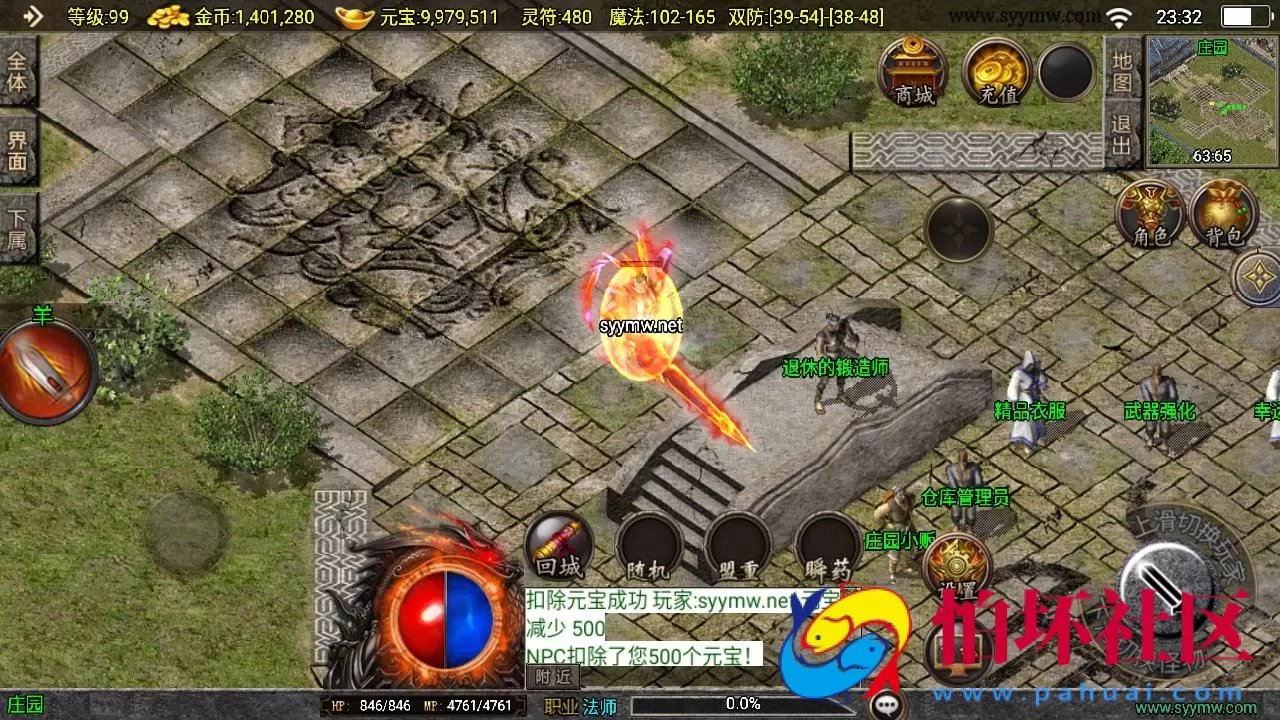This screenshot has width=1280, height=720.
Task: Cast the 羊 skill icon on the left
Action: [40, 368]
